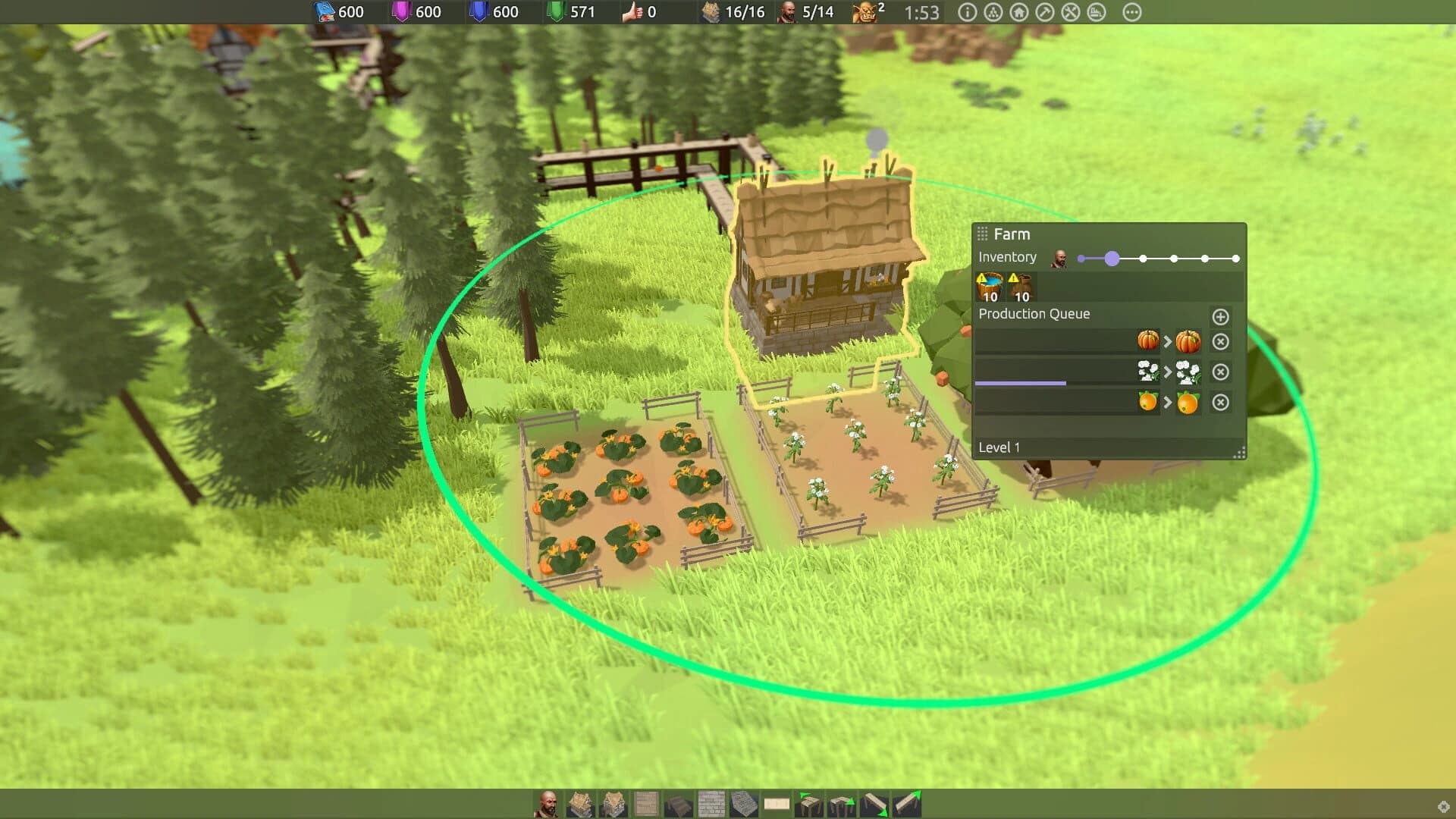Adjust the worker assignment slider

(1112, 259)
